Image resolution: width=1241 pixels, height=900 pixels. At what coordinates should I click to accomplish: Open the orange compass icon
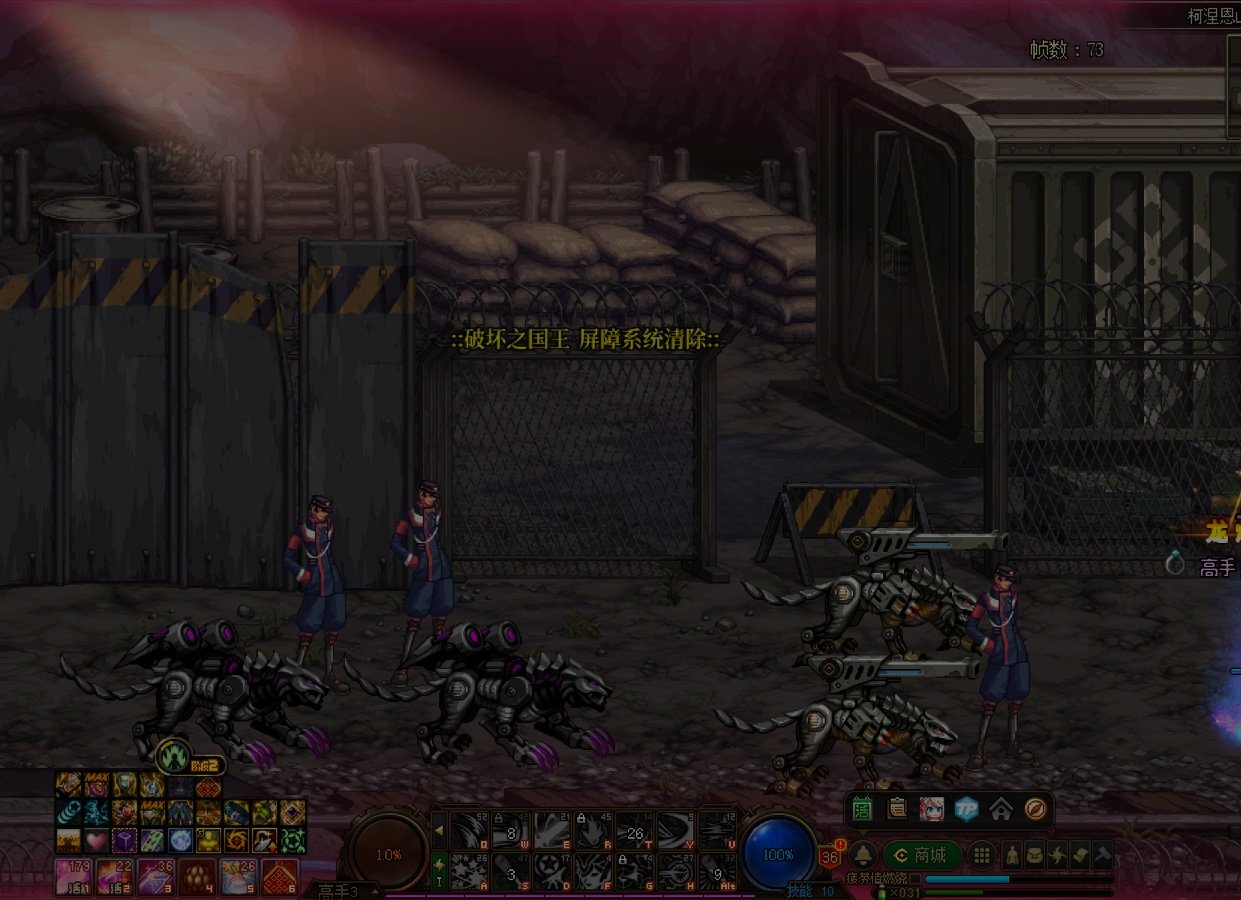coord(1035,808)
